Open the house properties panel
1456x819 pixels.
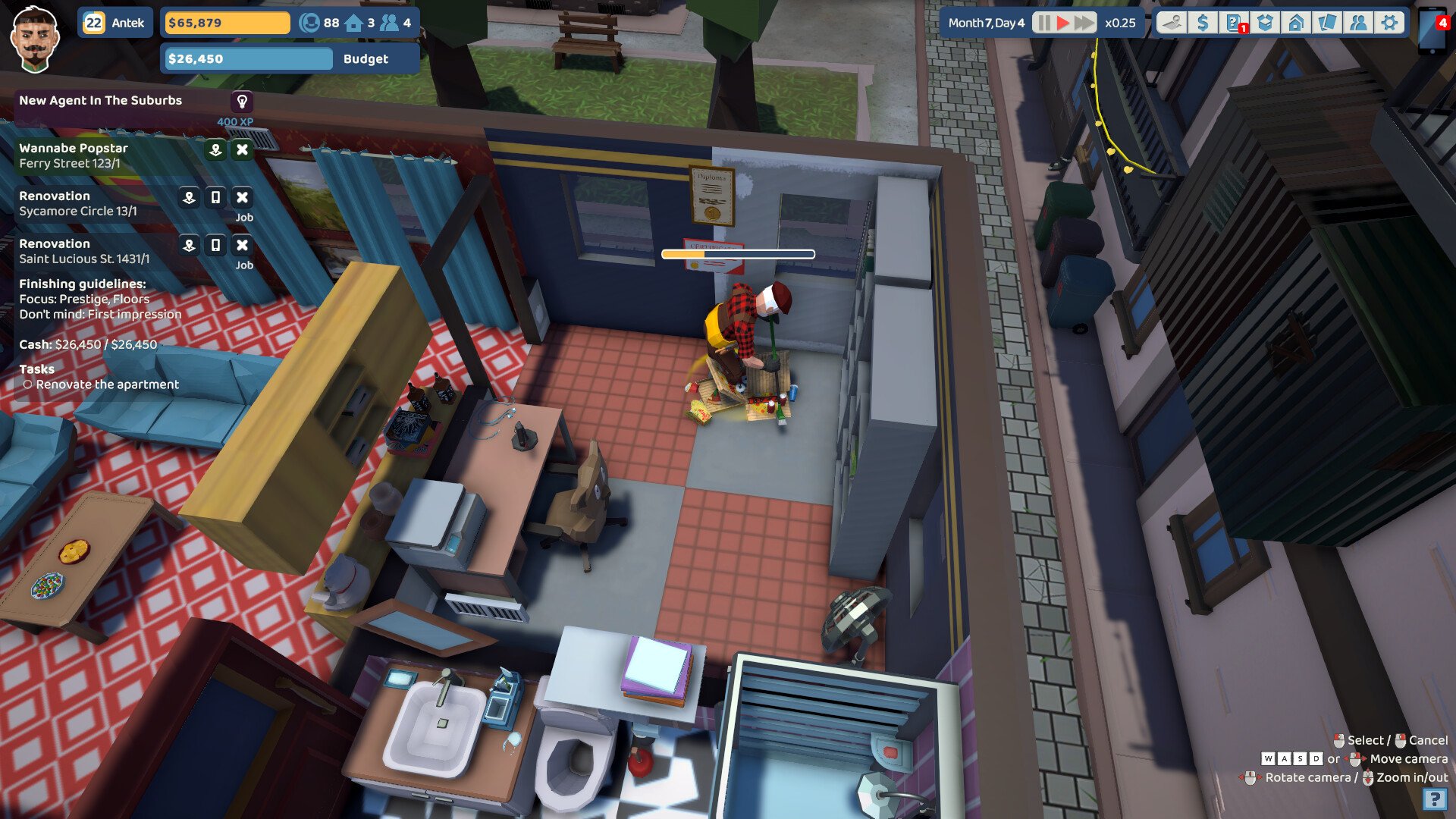click(1296, 23)
